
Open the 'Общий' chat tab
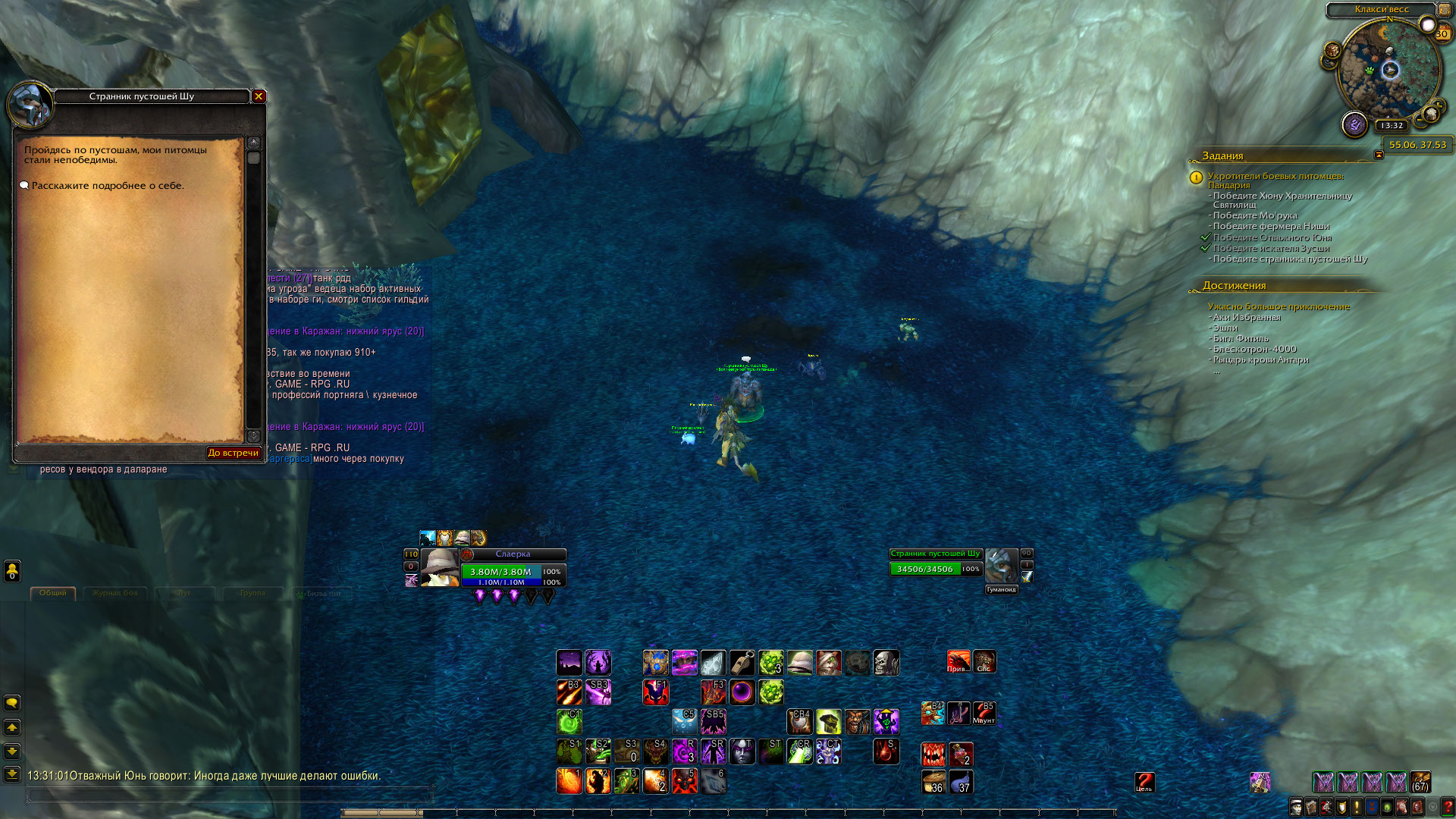tap(53, 593)
